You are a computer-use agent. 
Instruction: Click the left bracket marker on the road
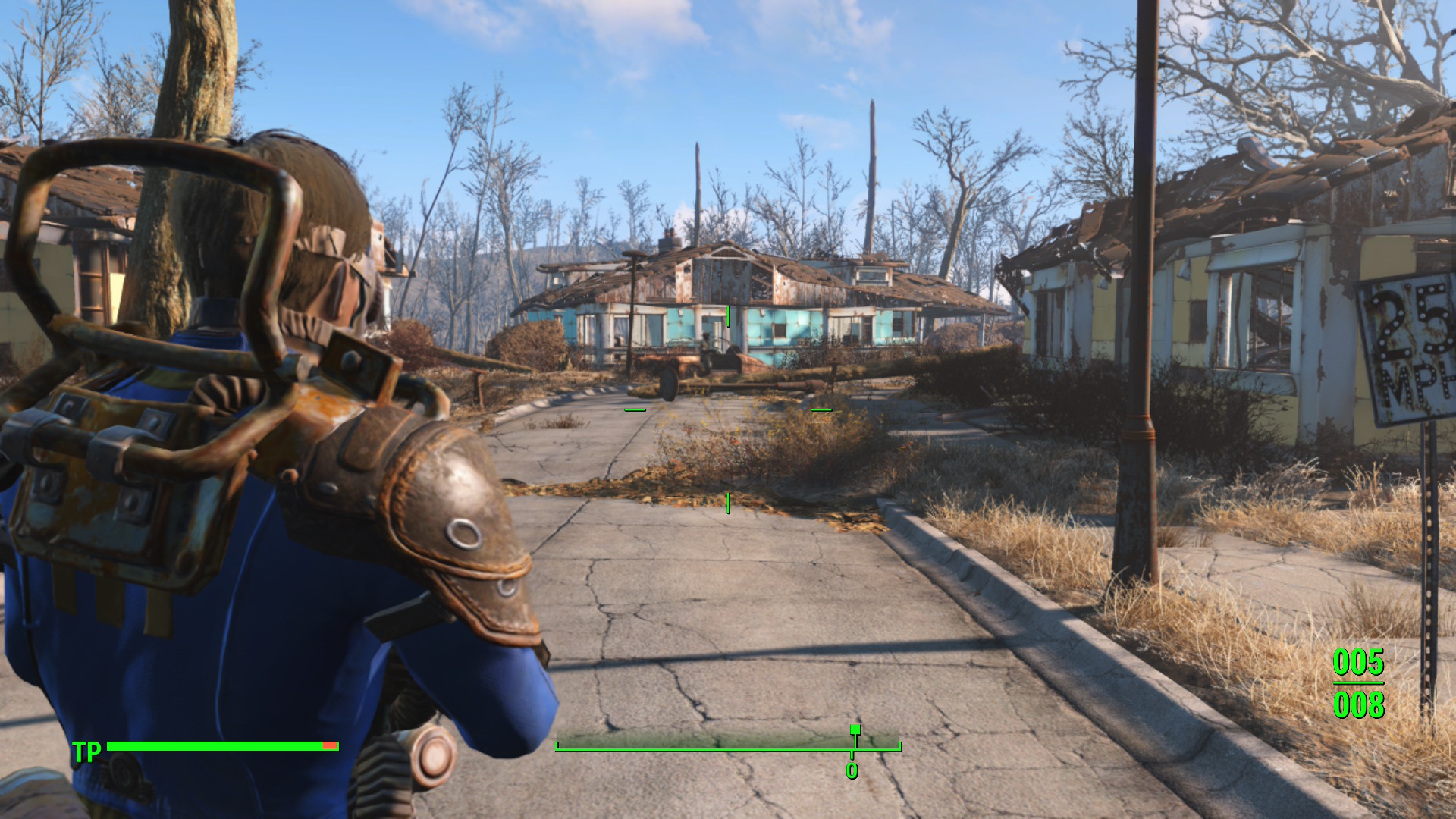633,409
